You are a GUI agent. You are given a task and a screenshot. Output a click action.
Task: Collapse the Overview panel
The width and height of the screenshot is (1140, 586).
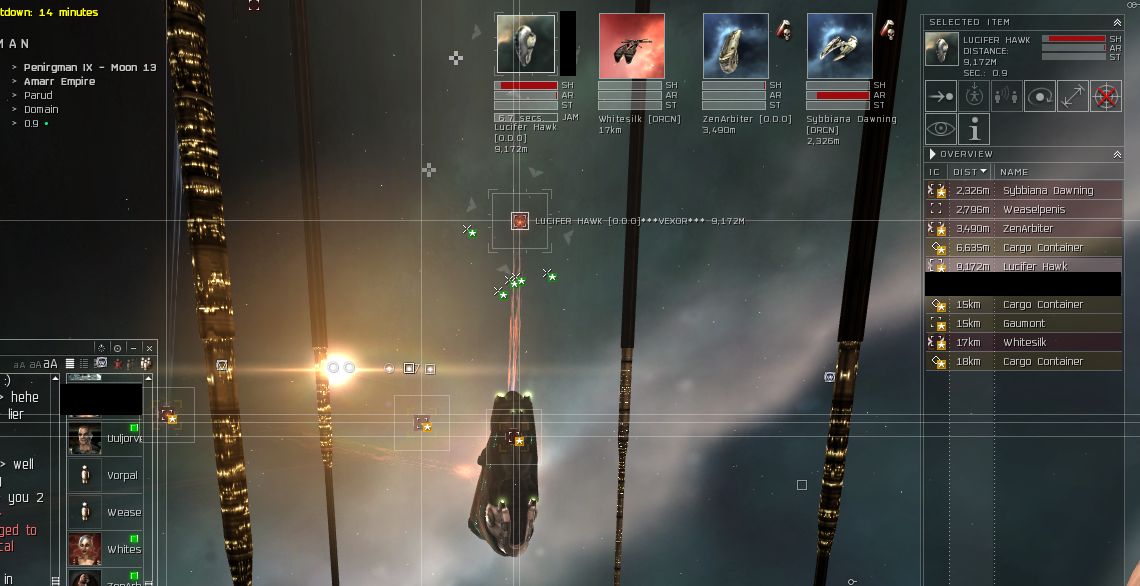tap(1116, 154)
